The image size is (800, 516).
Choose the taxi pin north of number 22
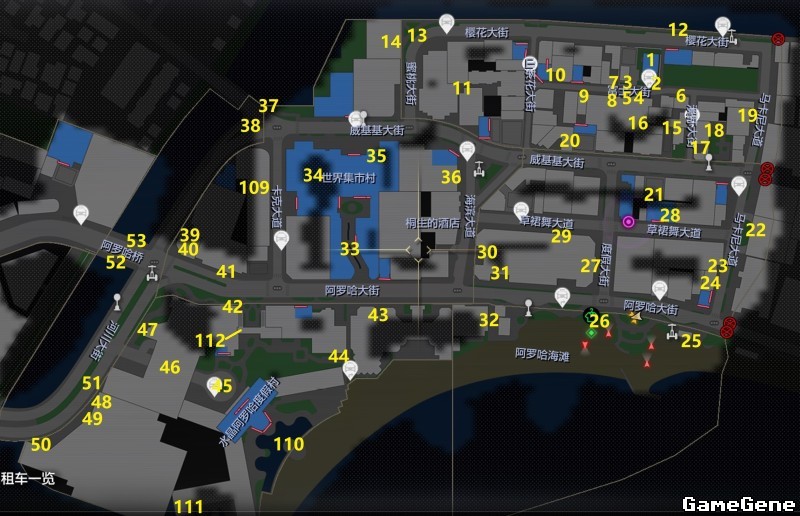pyautogui.click(x=739, y=185)
